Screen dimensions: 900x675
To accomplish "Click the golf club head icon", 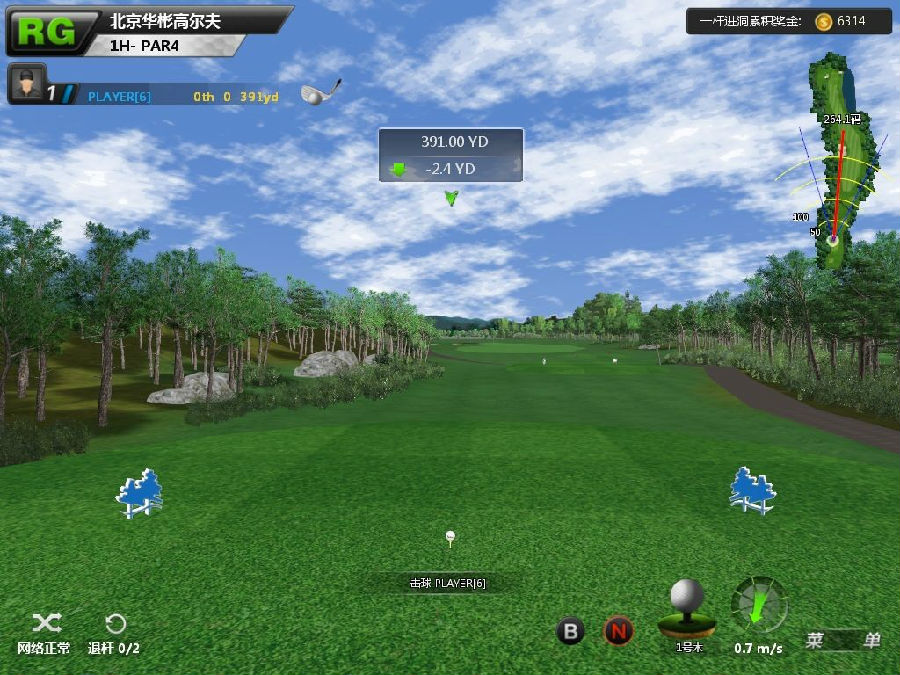I will point(320,92).
